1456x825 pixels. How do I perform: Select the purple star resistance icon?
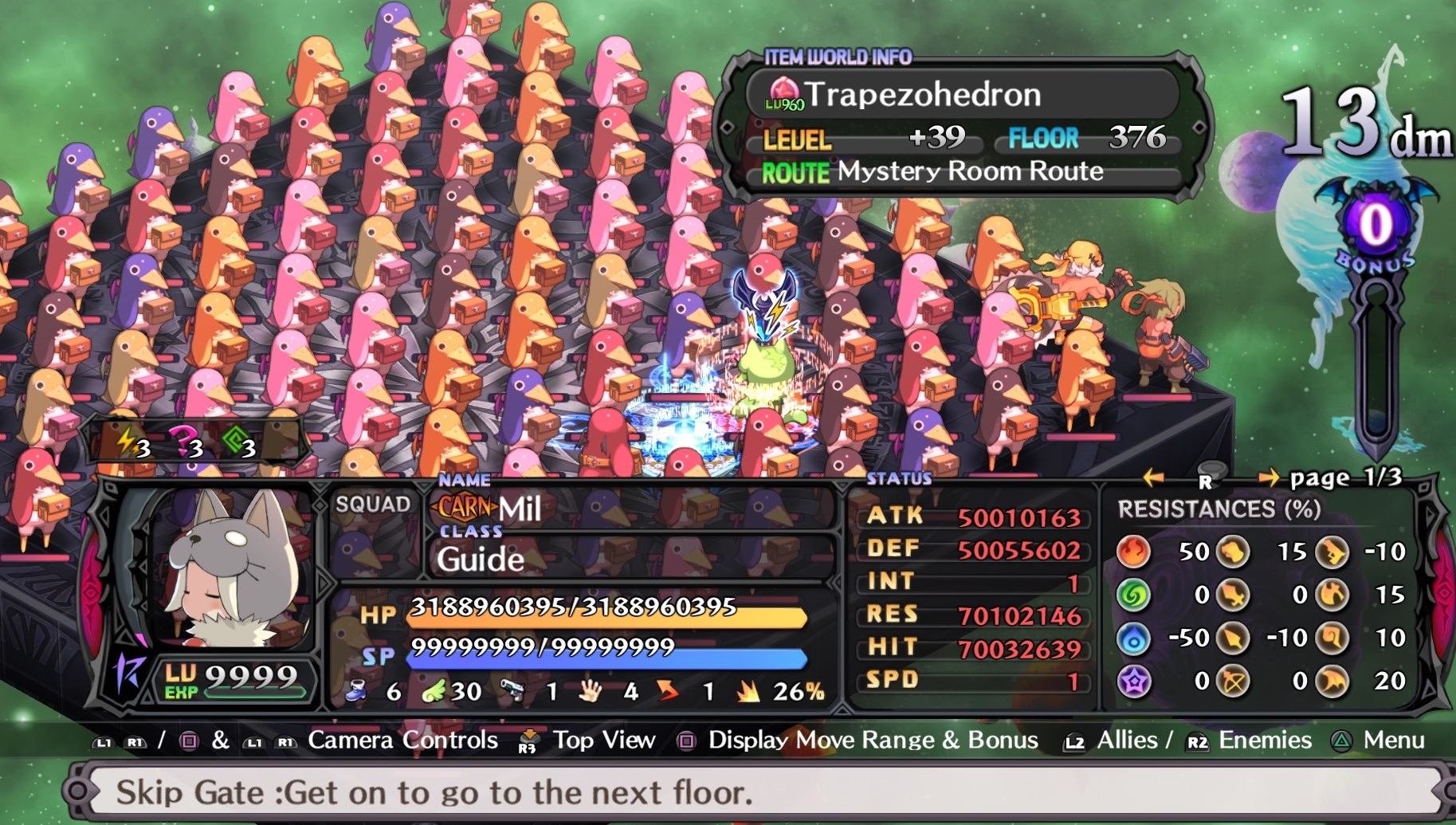coord(1132,681)
